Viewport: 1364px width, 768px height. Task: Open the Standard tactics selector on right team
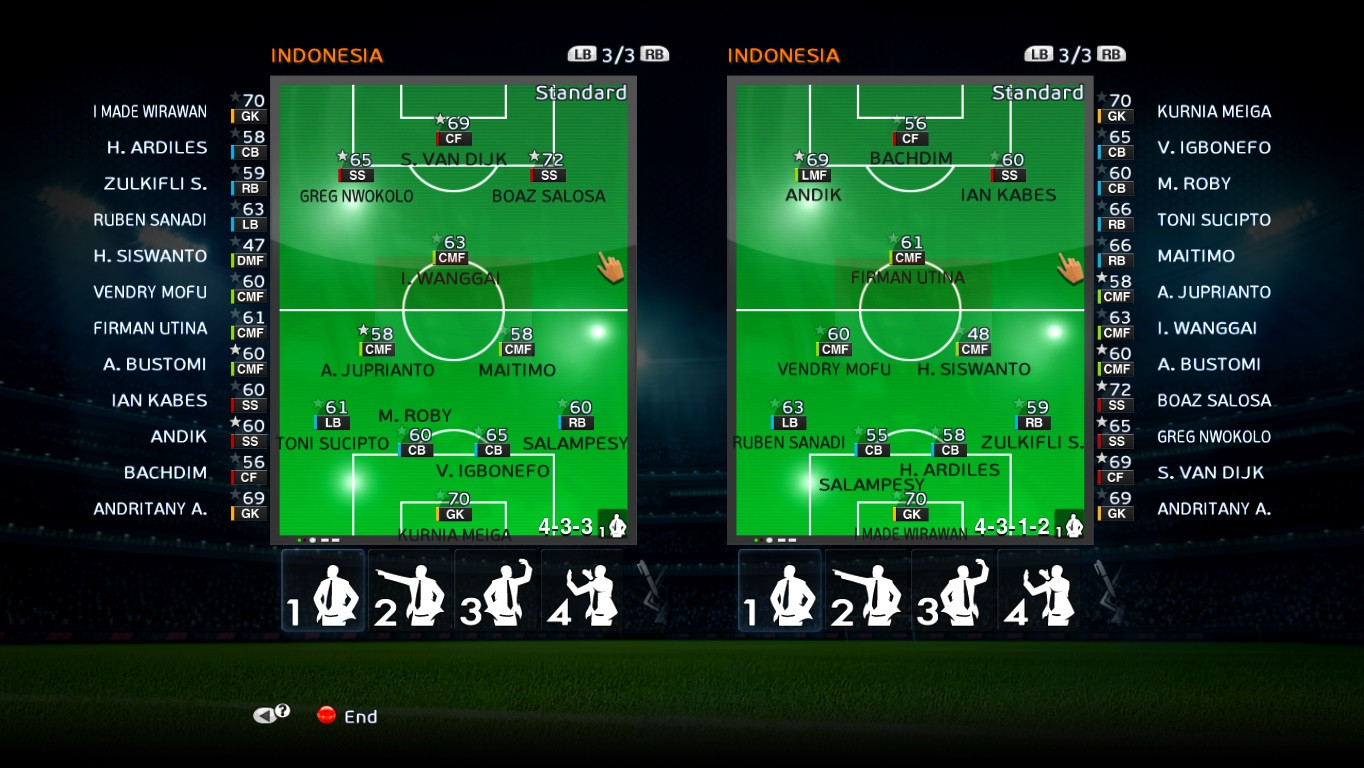tap(1037, 91)
